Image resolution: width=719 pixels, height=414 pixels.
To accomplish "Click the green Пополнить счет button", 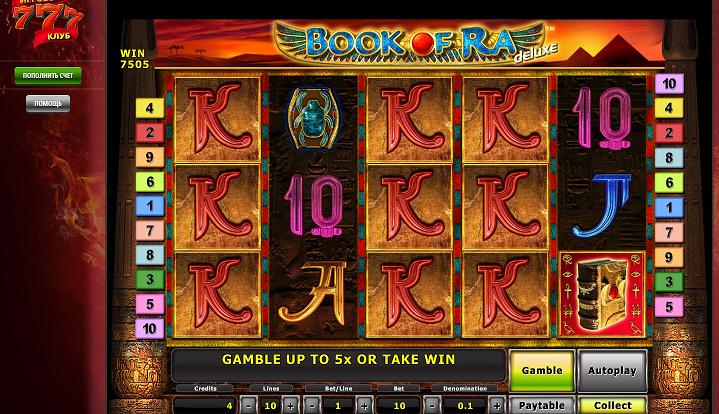I will click(48, 76).
